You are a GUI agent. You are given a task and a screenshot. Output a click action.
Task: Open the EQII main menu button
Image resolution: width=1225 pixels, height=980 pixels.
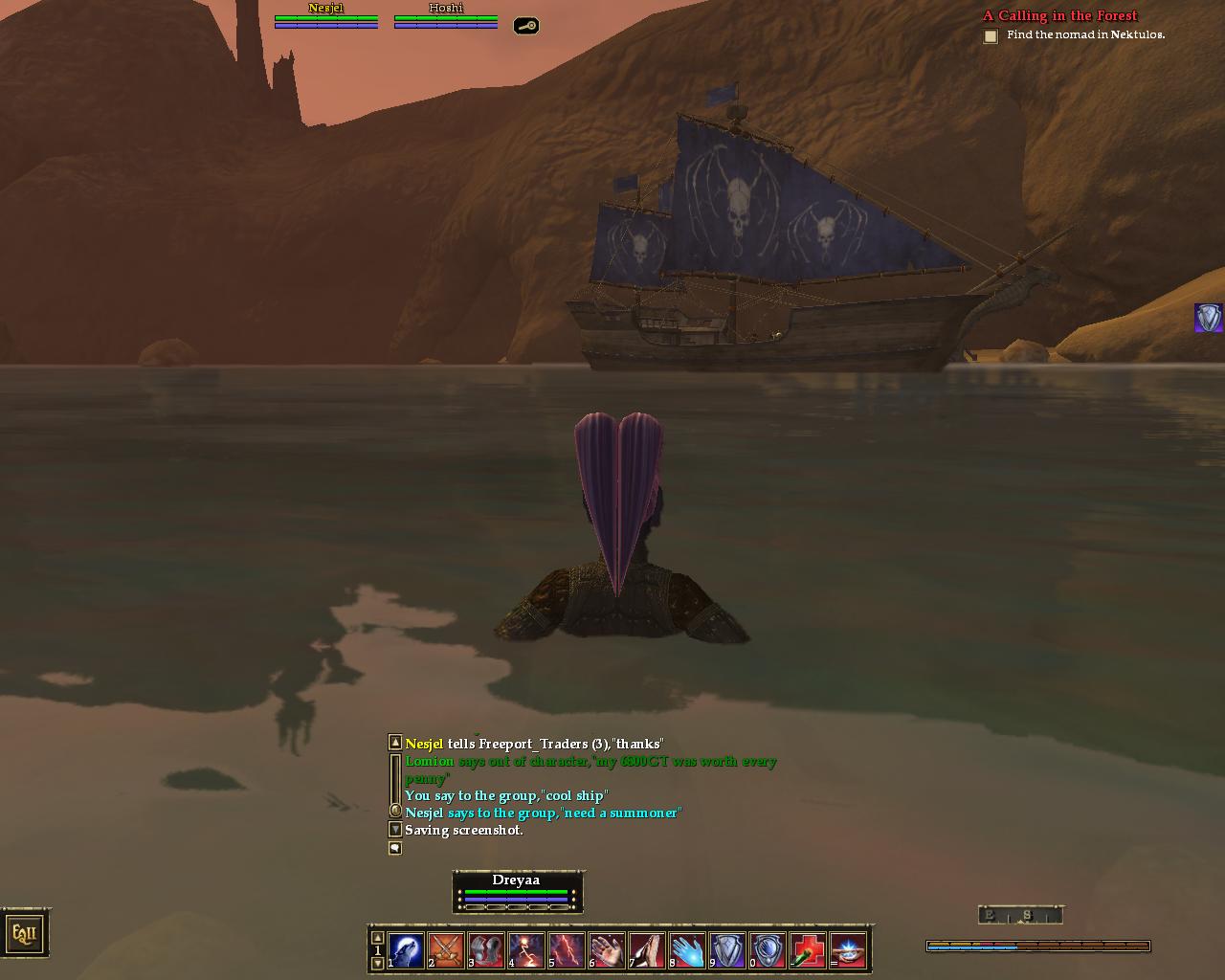tap(24, 933)
